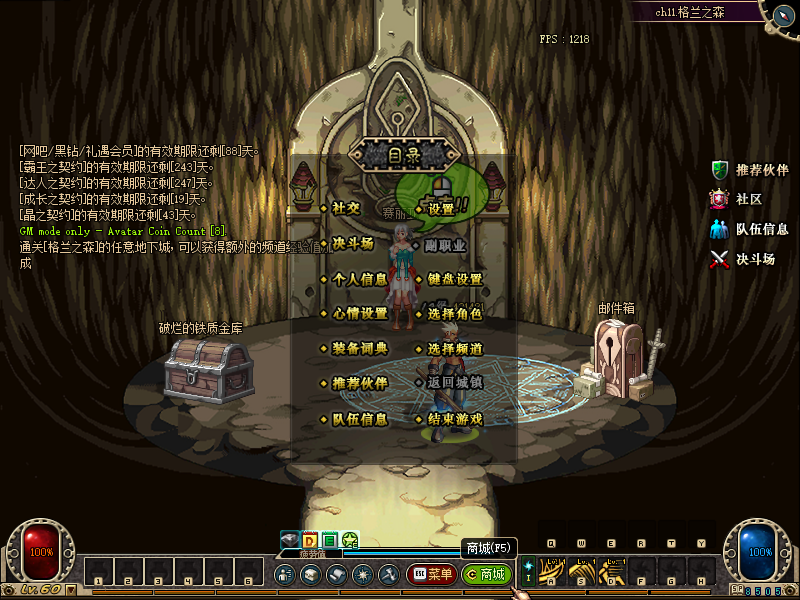Select the 选择频道 channel option
This screenshot has width=800, height=600.
click(x=454, y=349)
